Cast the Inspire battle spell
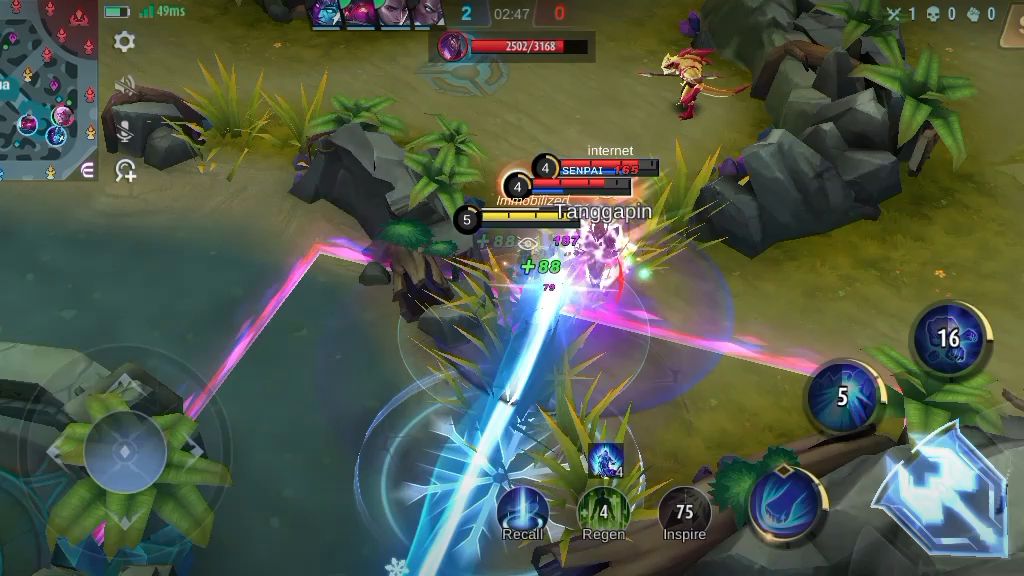1024x576 pixels. pos(684,511)
